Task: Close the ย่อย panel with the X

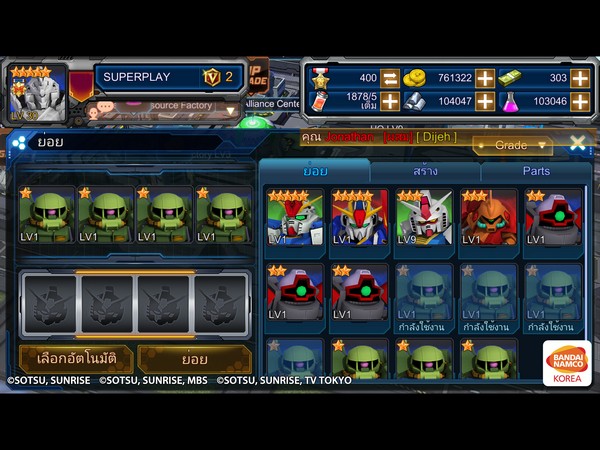Action: (578, 144)
